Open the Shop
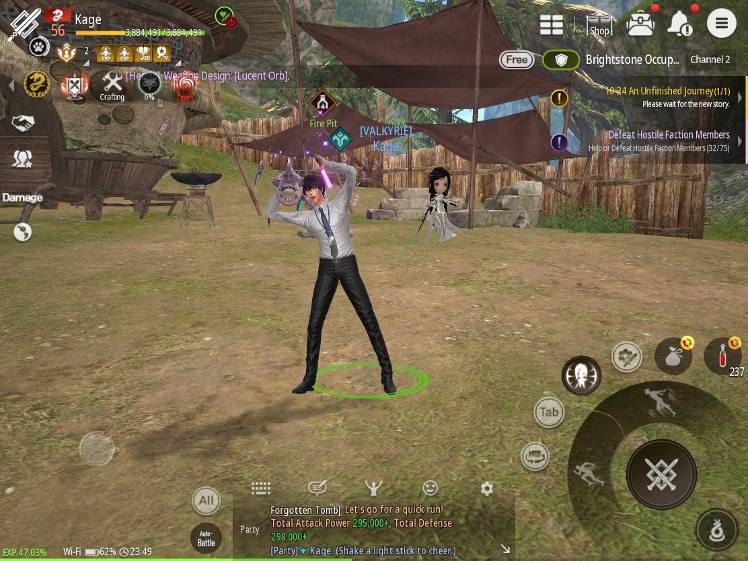The height and width of the screenshot is (561, 748). [599, 25]
